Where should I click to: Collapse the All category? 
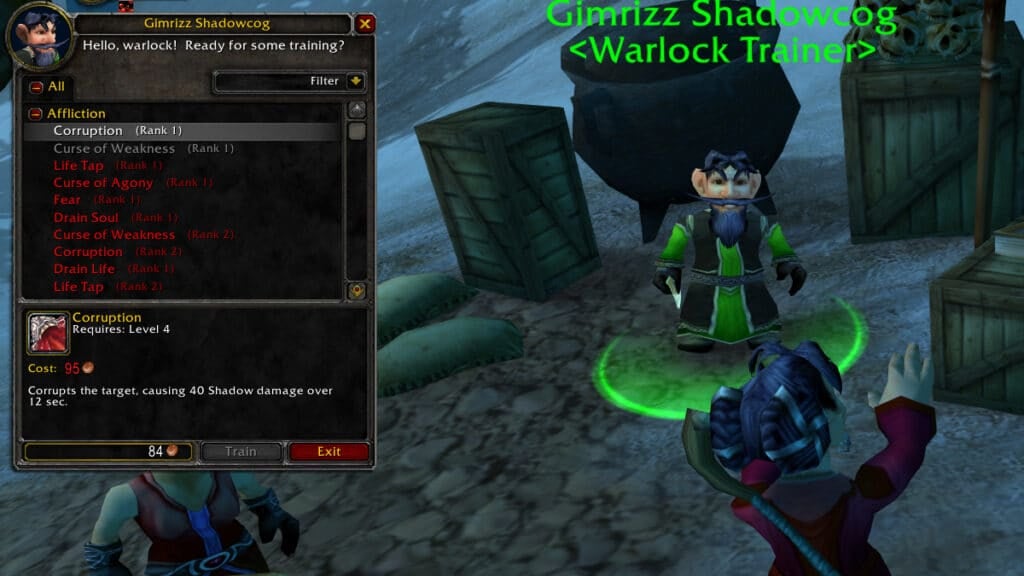(x=36, y=87)
